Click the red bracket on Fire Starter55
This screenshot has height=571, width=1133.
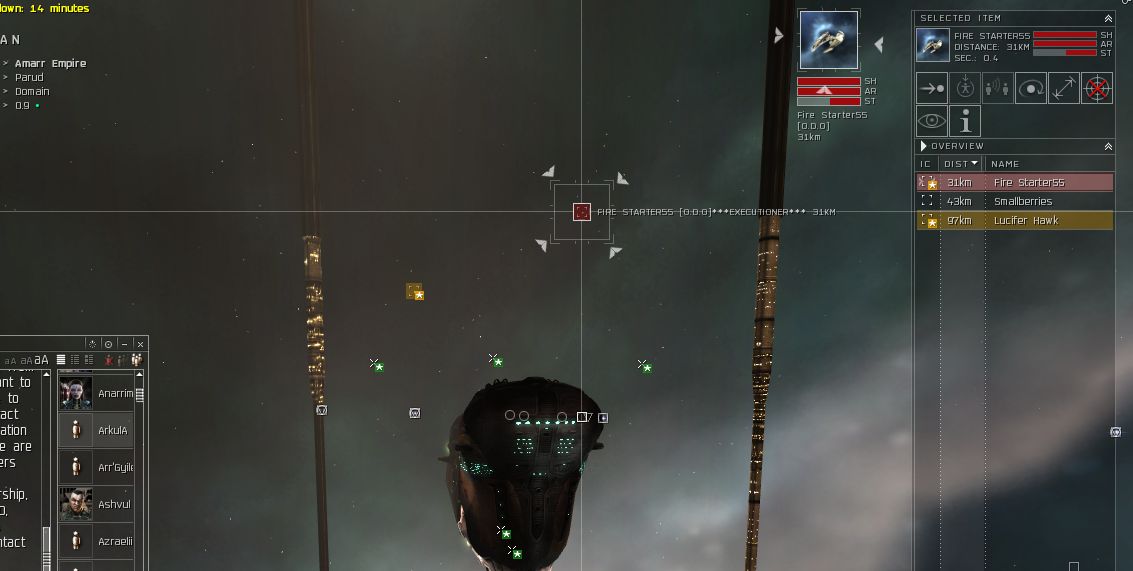pyautogui.click(x=582, y=212)
